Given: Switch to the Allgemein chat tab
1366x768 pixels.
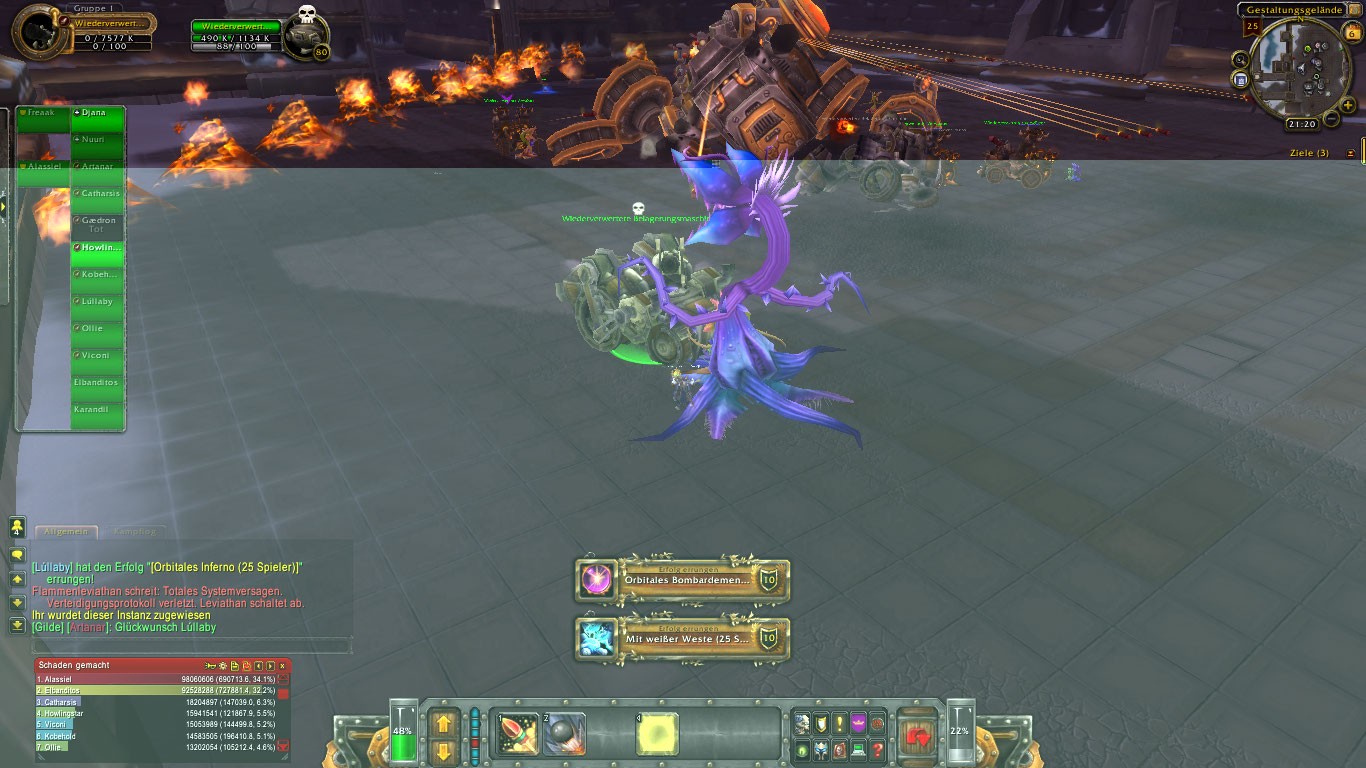Looking at the screenshot, I should [67, 532].
